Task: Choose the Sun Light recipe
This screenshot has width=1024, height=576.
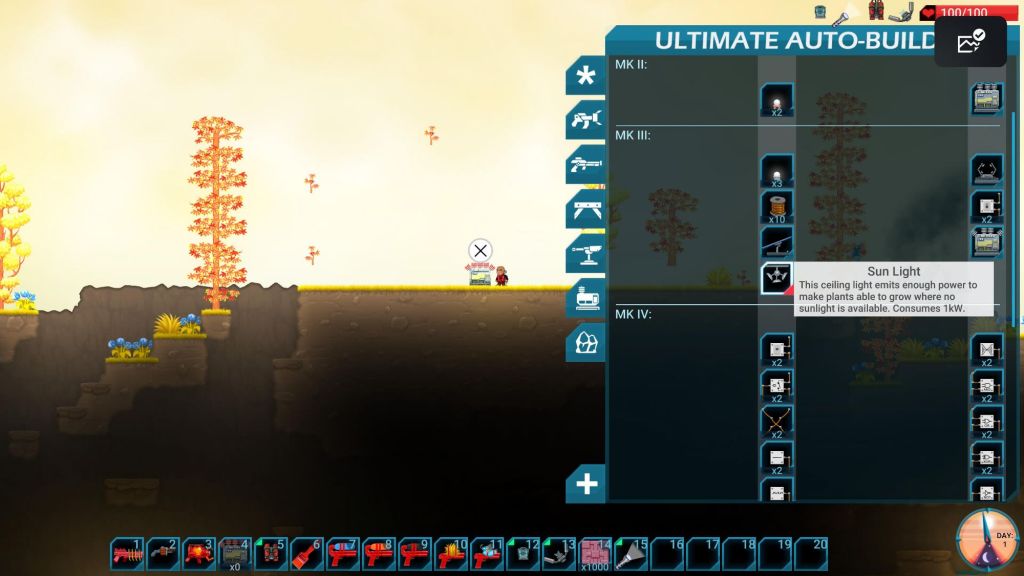Action: (777, 278)
